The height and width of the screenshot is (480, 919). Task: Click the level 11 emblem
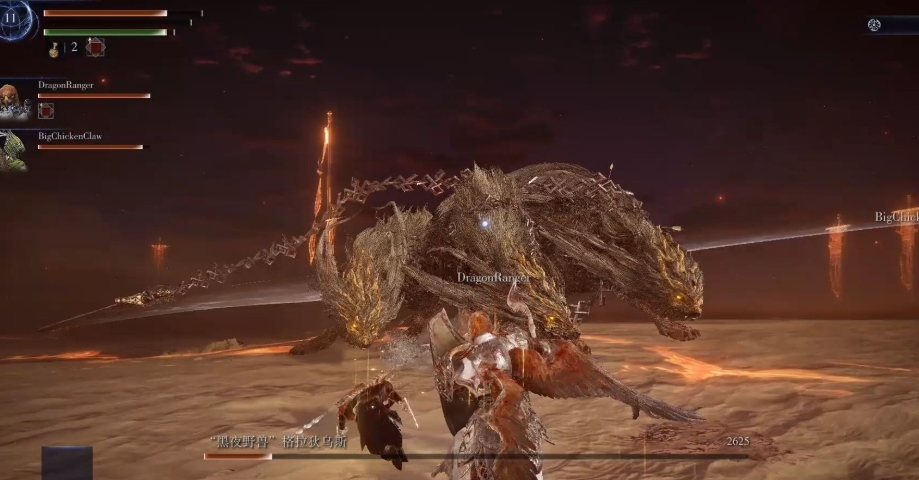[x=13, y=19]
